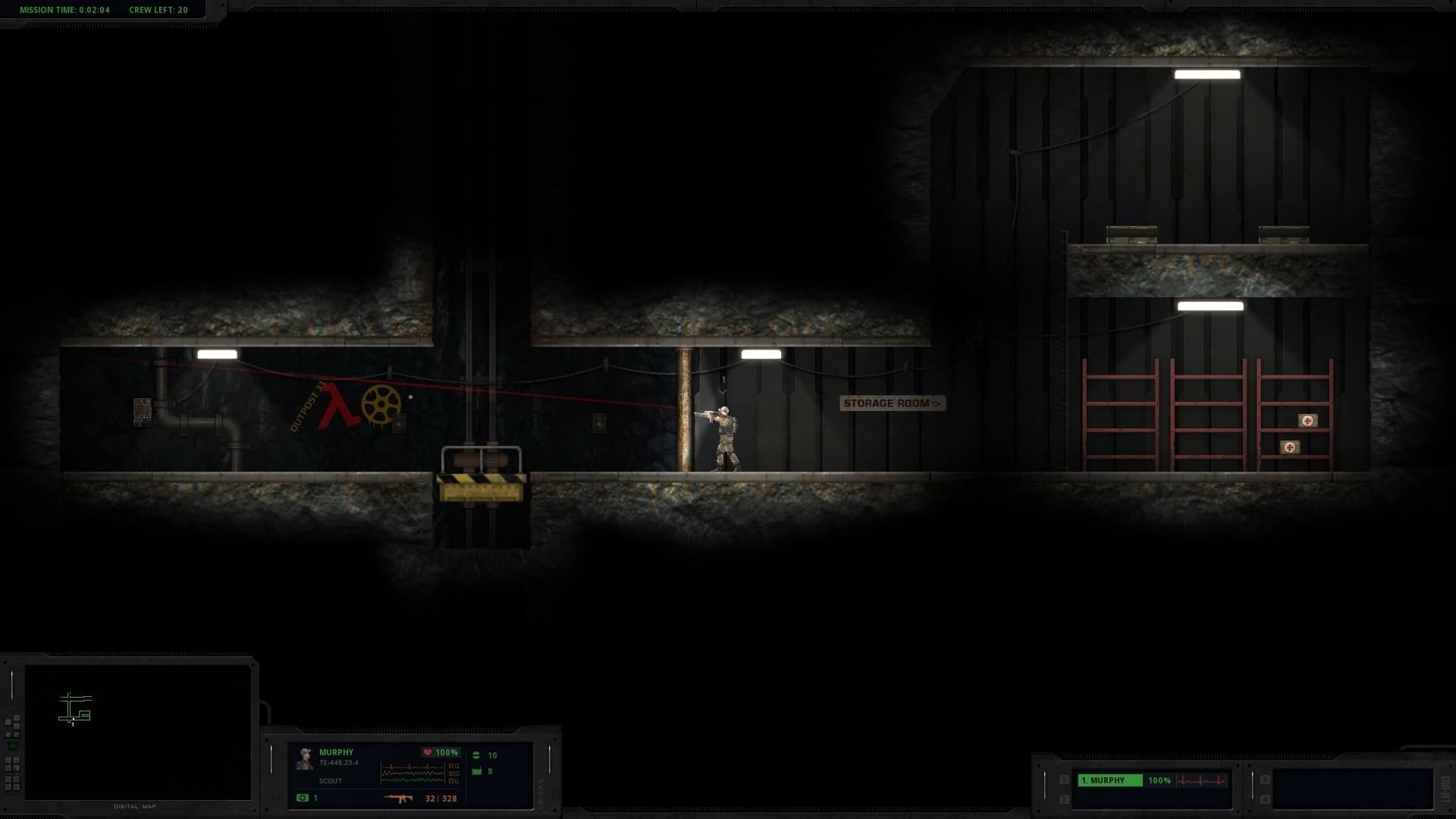Image resolution: width=1456 pixels, height=819 pixels.
Task: Click crew marker 1 on the Digital Map screen
Action: 73,722
